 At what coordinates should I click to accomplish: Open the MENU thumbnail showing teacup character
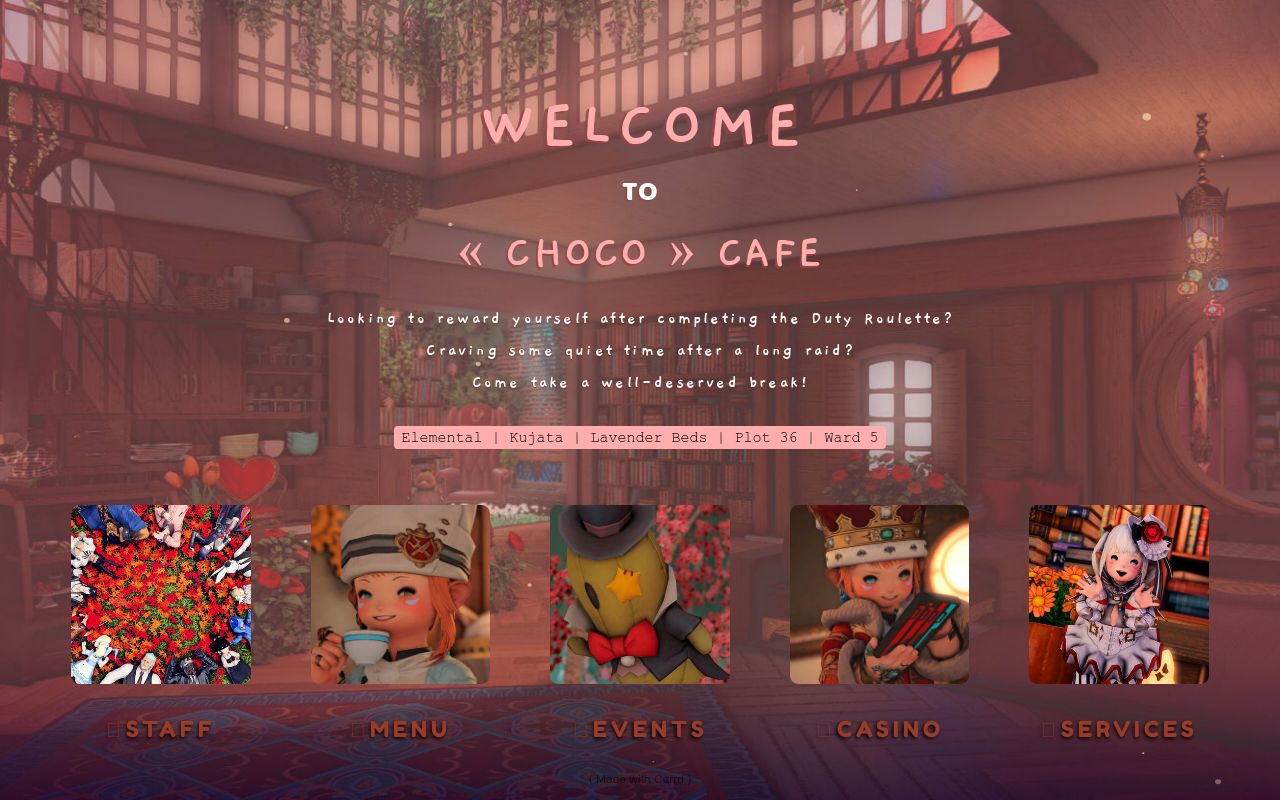click(400, 594)
